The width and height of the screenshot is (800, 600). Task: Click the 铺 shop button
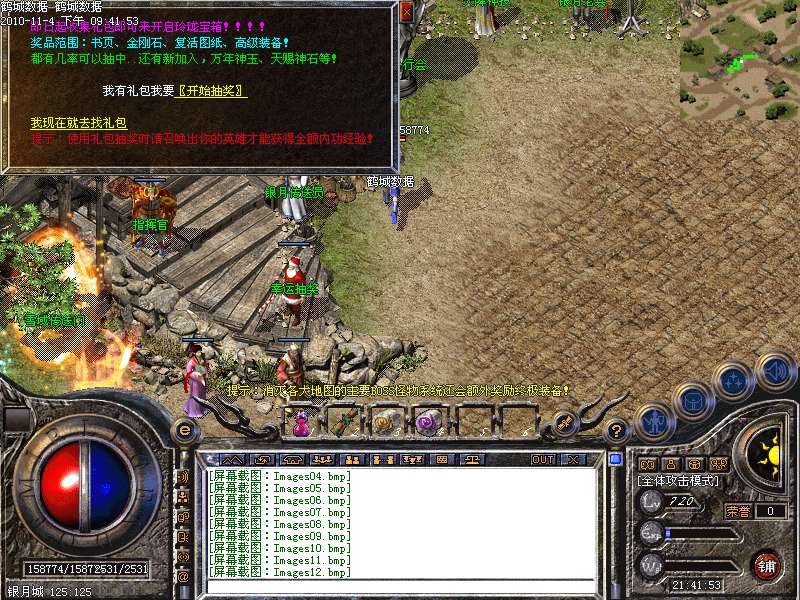point(766,565)
